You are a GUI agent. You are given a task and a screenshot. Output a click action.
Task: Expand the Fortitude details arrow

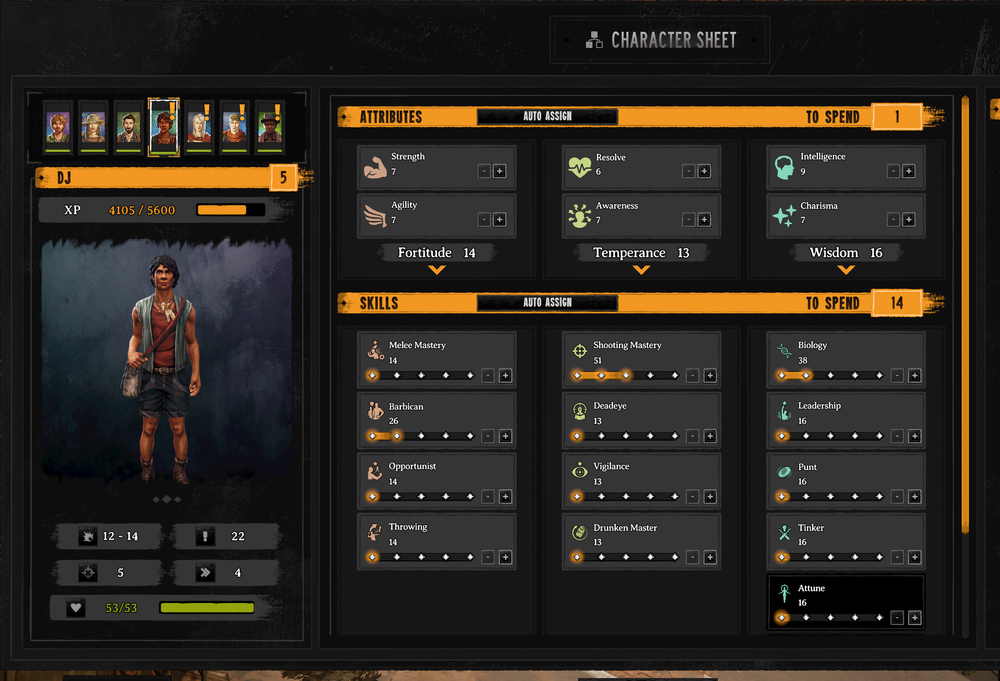coord(436,270)
